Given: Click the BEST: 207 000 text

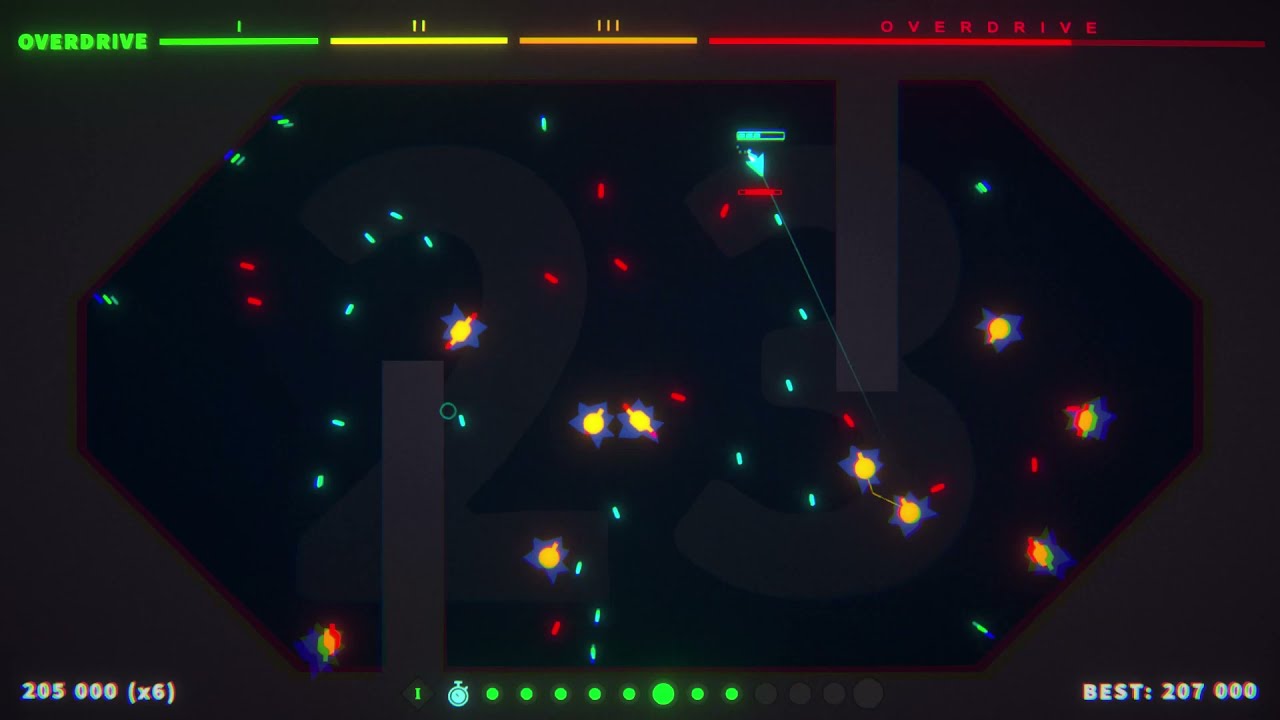Looking at the screenshot, I should [1169, 690].
